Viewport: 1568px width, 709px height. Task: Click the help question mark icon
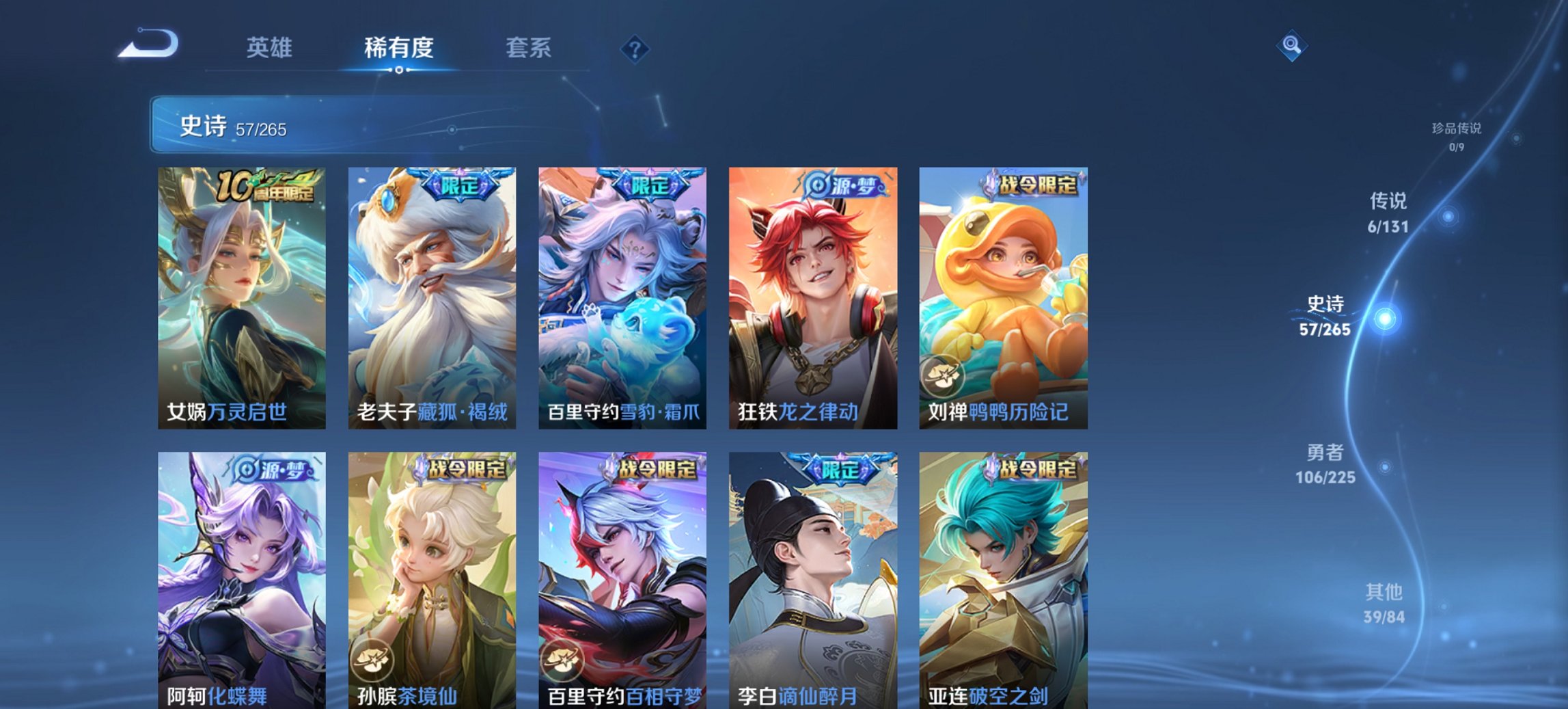coord(635,49)
